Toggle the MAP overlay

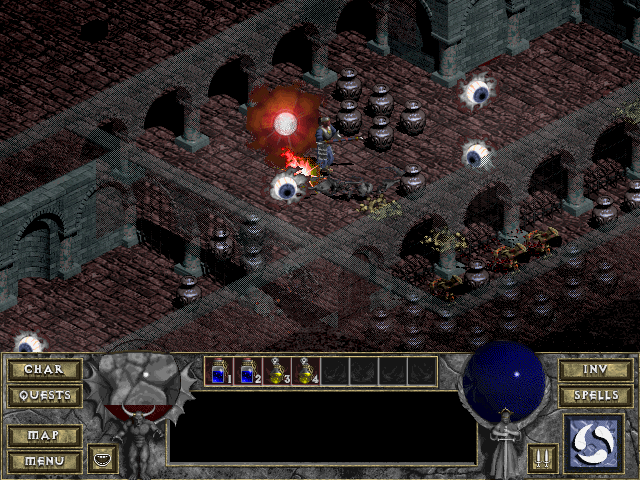[44, 437]
